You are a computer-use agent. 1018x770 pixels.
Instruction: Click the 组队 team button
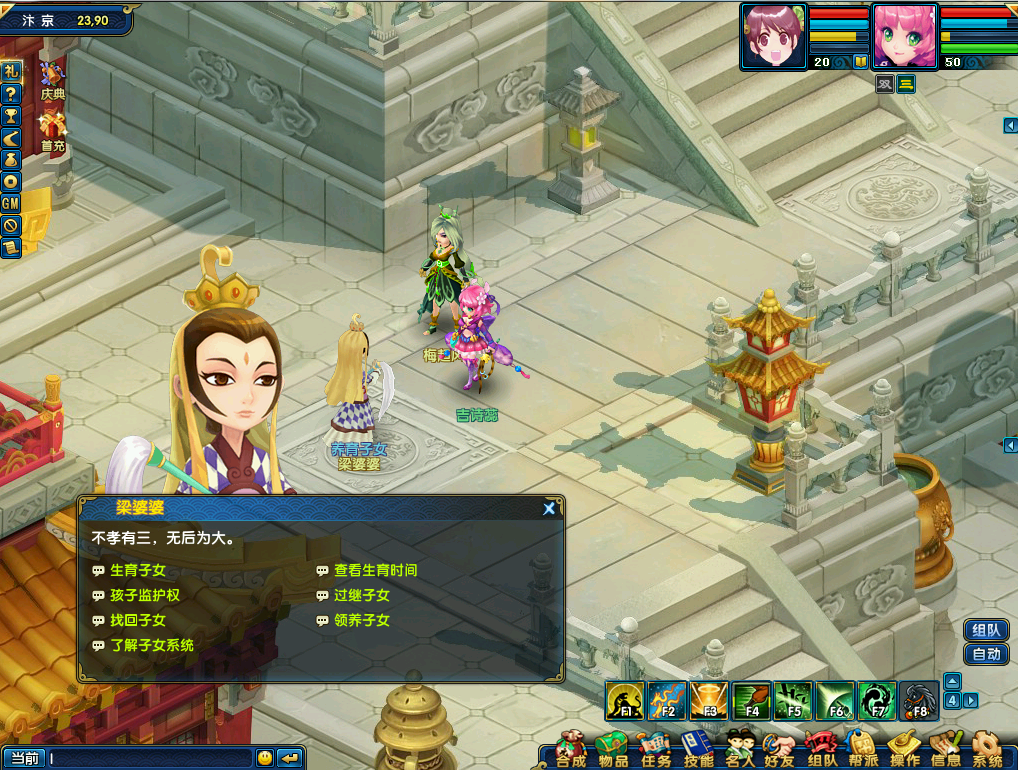[x=986, y=630]
